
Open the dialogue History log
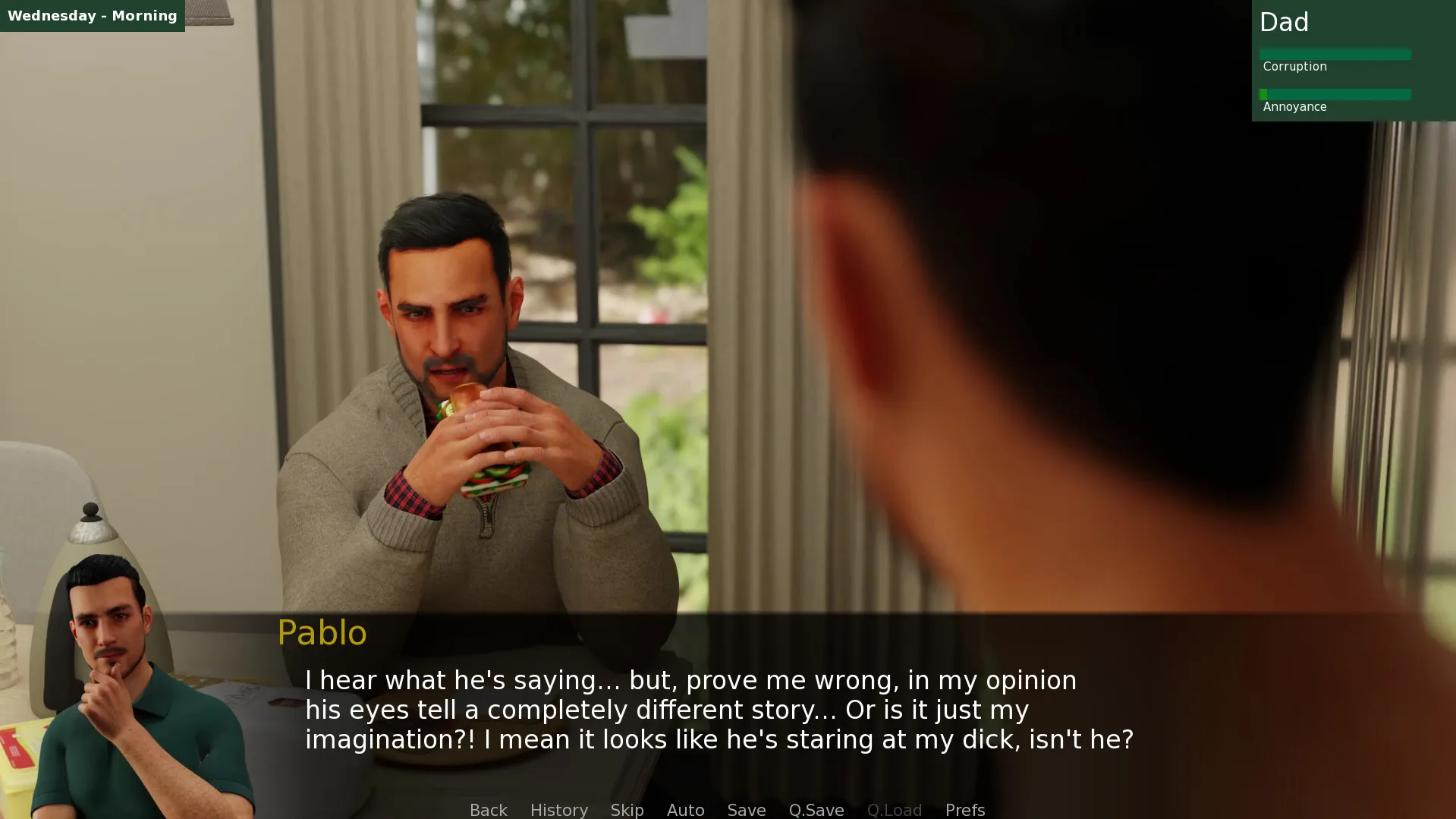click(558, 809)
